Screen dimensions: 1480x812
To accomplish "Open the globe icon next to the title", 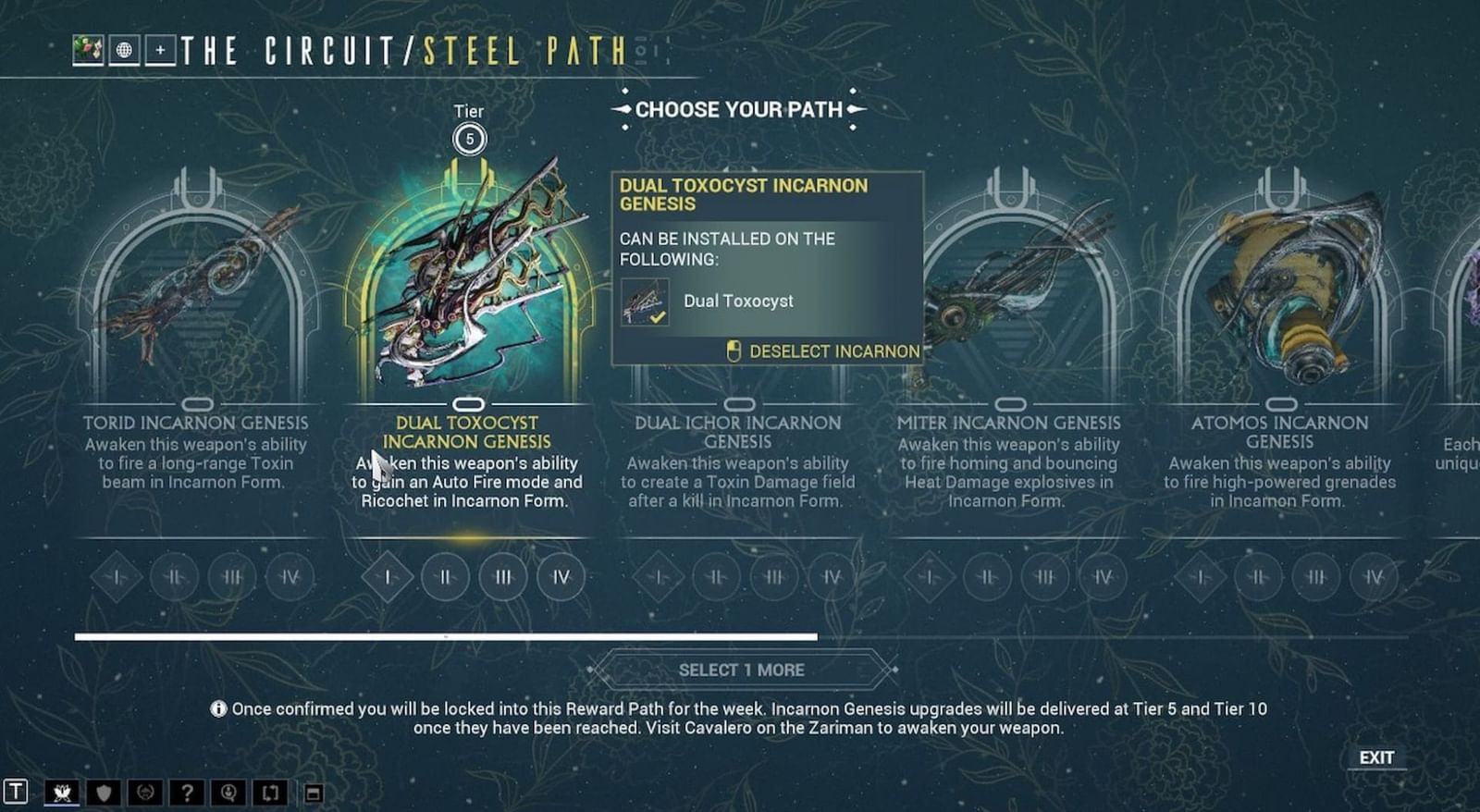I will 124,50.
